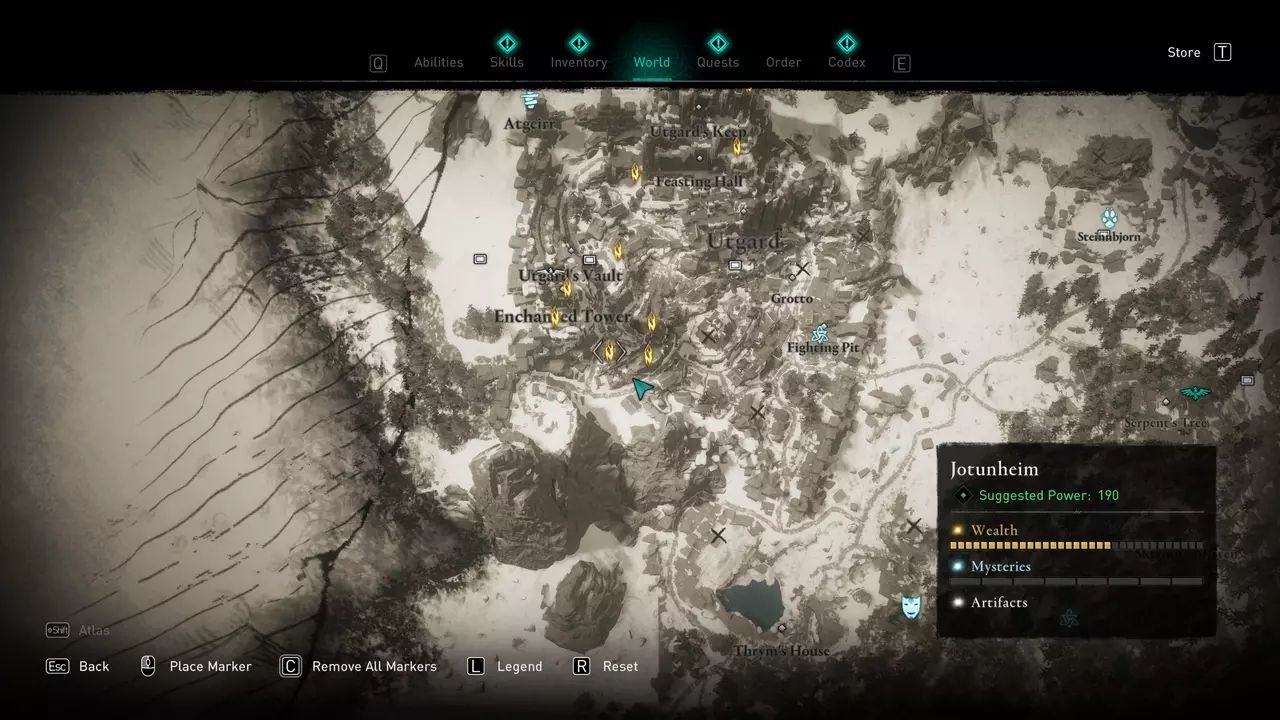This screenshot has height=720, width=1280.
Task: Select the Serpent's Tree raven marker
Action: 1194,393
